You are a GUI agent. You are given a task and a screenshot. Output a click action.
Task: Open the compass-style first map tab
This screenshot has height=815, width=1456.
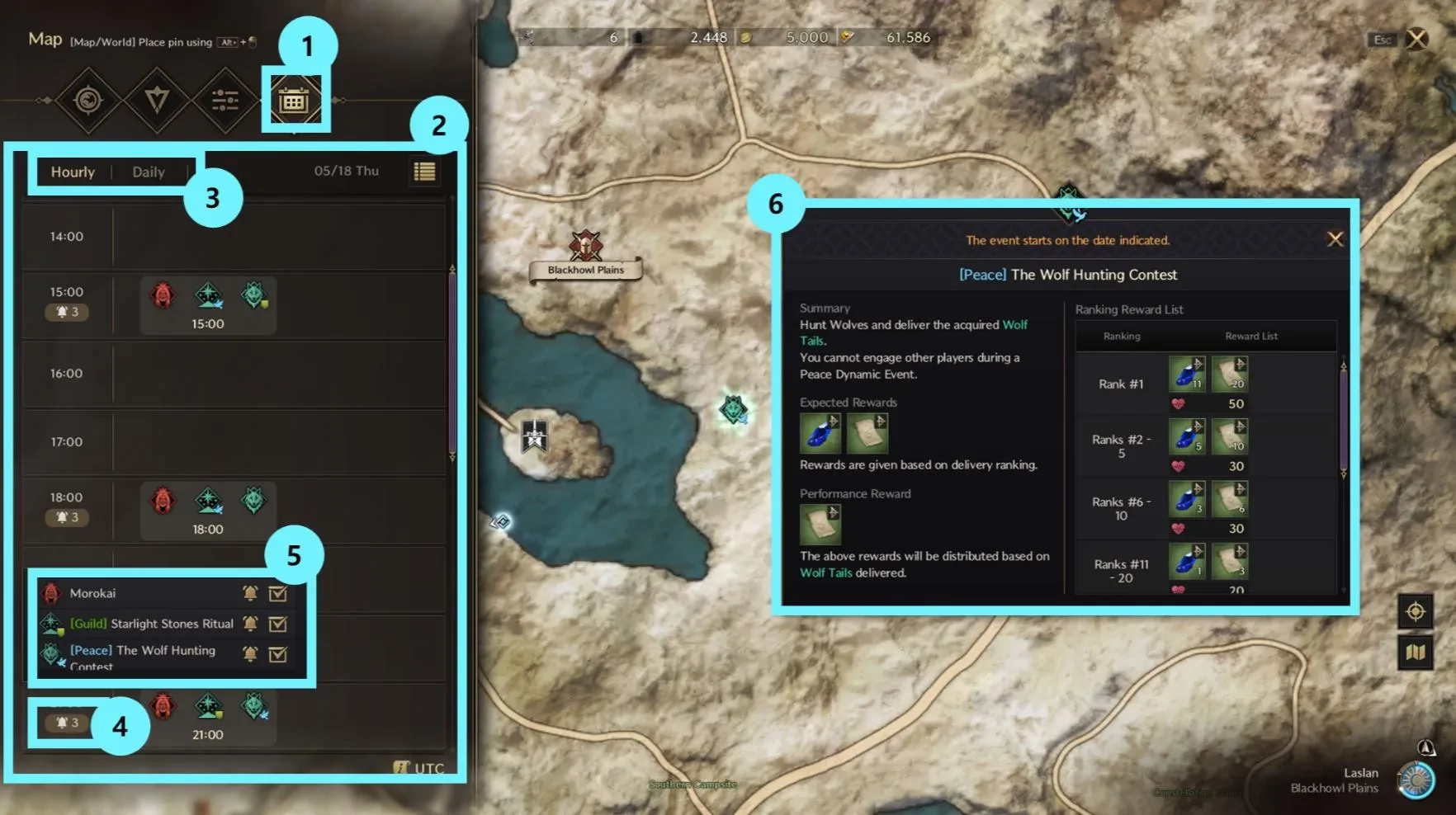tap(87, 101)
